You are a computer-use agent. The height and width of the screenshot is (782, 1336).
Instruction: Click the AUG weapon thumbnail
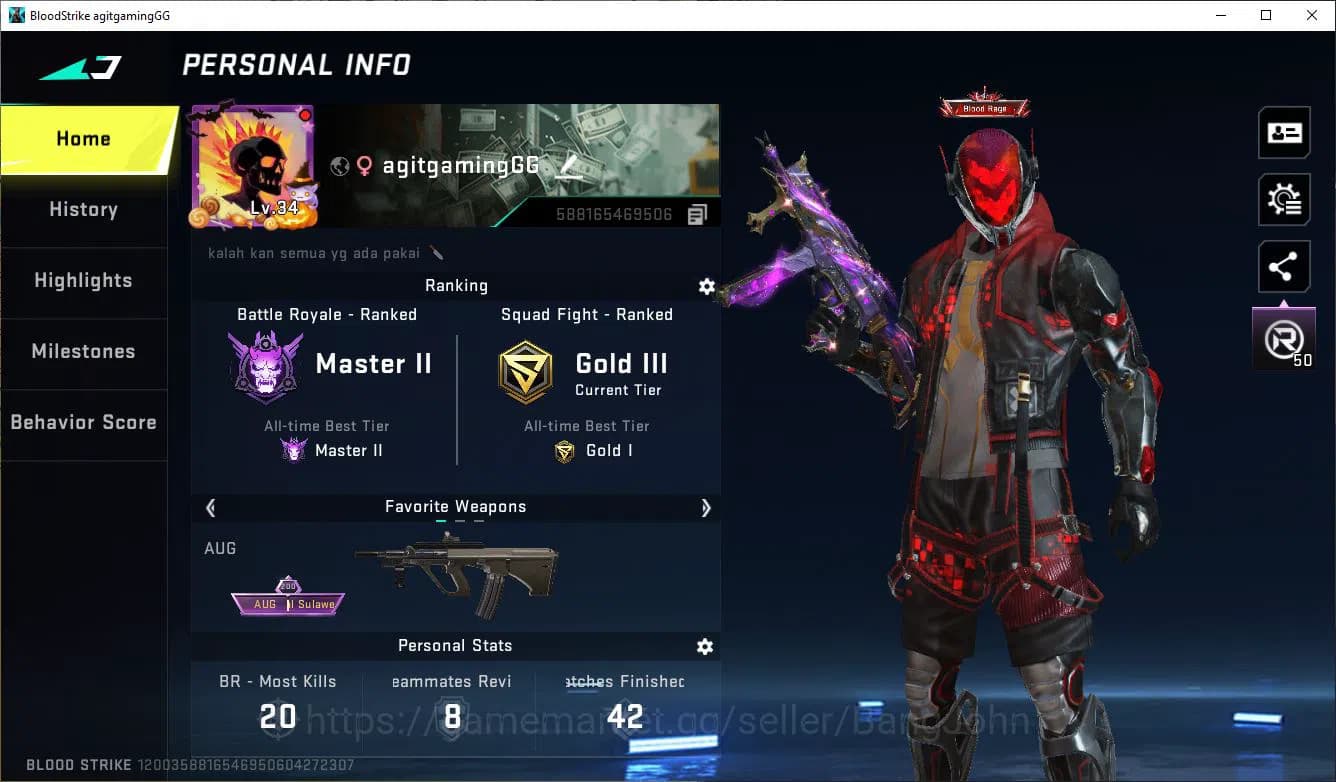pos(457,570)
